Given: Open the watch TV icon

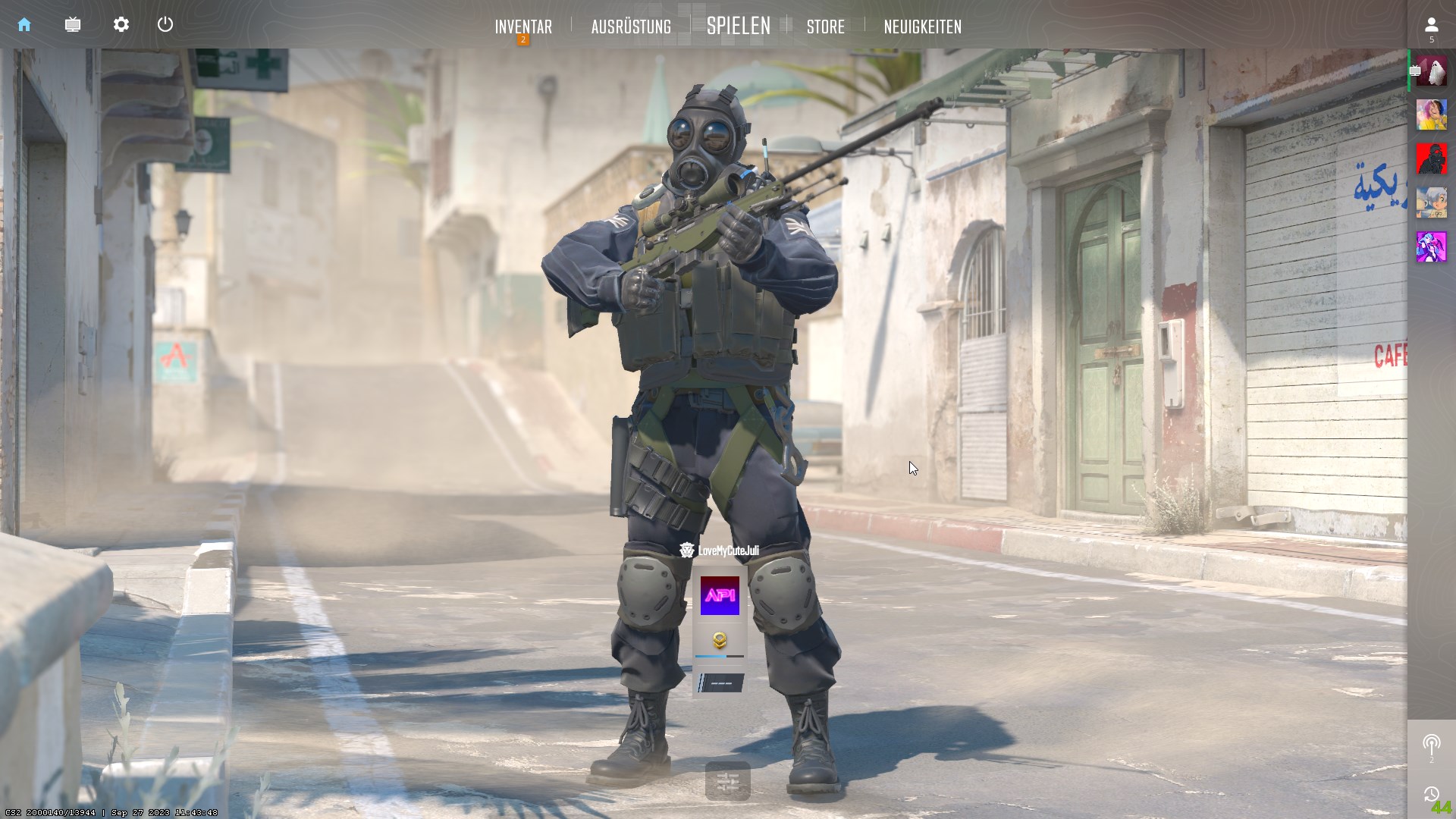Looking at the screenshot, I should tap(73, 25).
